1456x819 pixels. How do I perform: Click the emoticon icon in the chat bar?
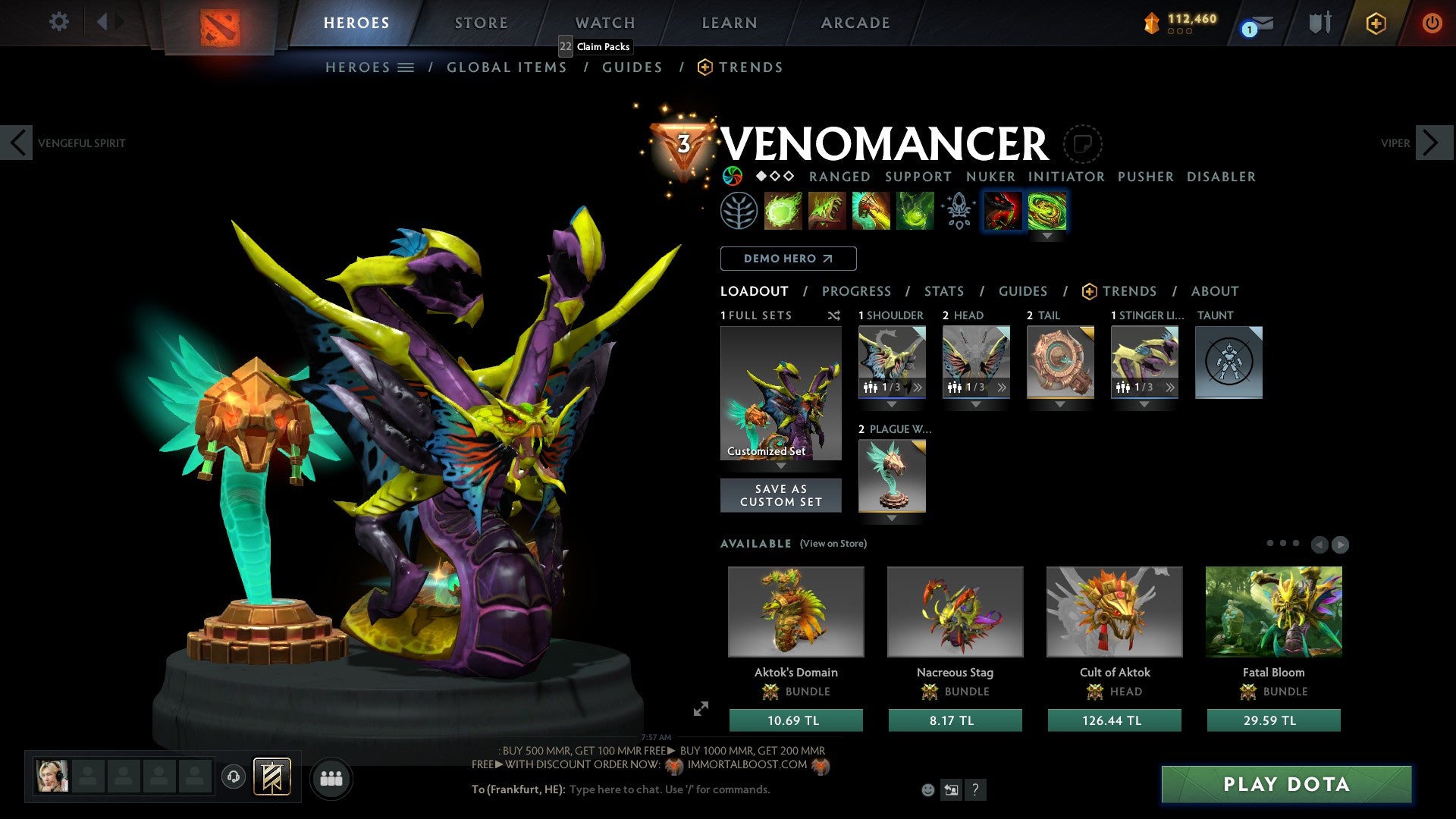click(x=928, y=789)
